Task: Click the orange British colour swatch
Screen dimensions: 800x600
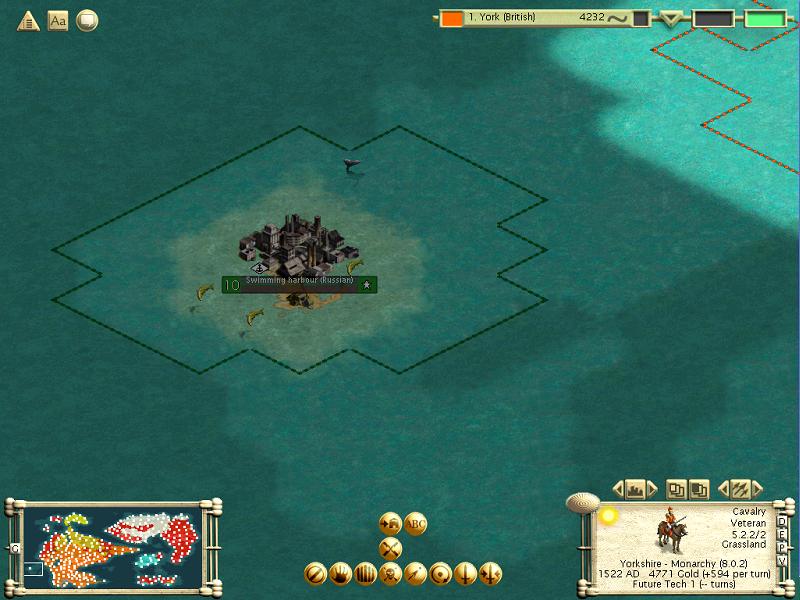Action: point(452,18)
